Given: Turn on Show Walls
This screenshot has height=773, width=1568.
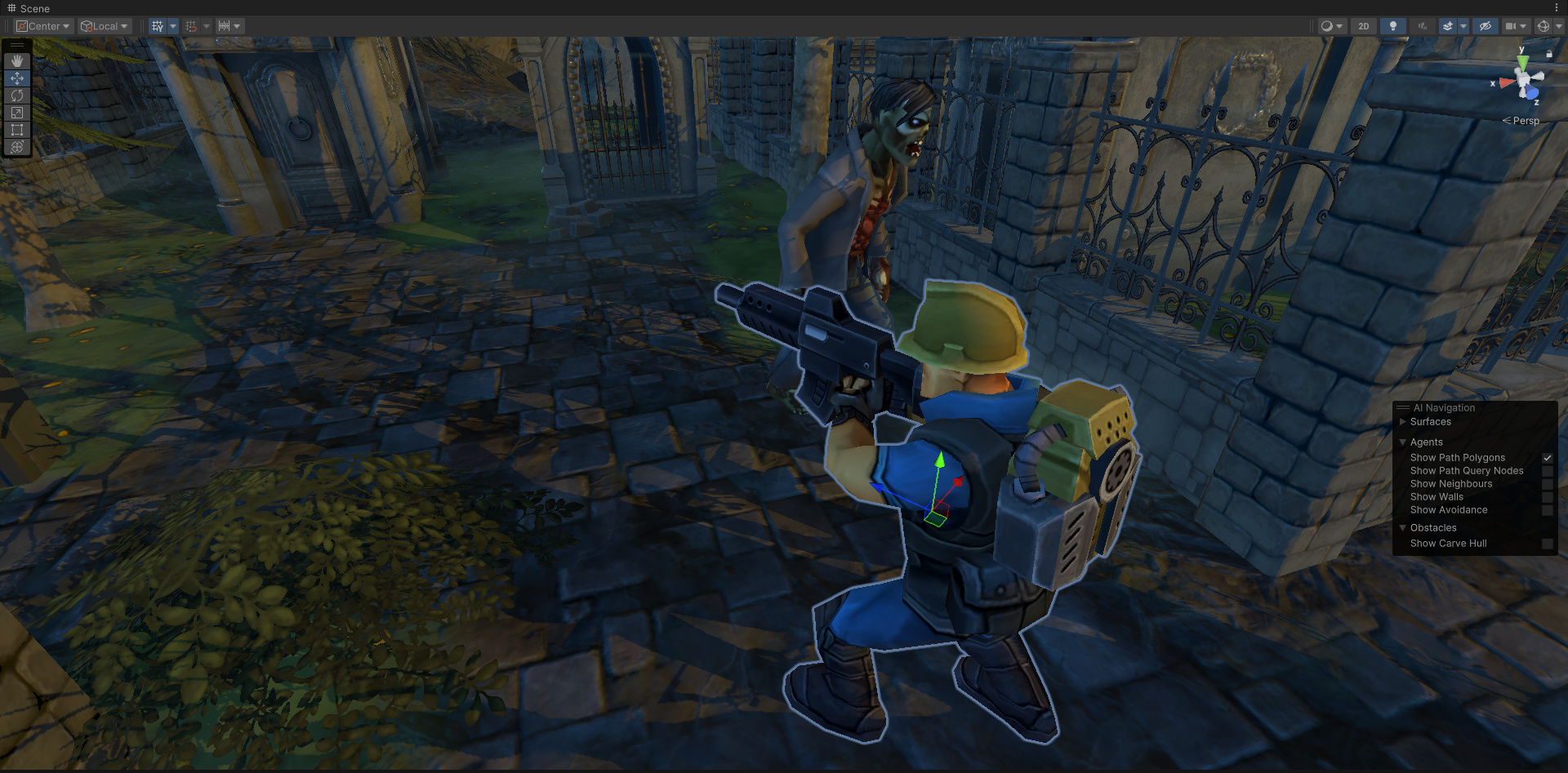Looking at the screenshot, I should pos(1547,497).
